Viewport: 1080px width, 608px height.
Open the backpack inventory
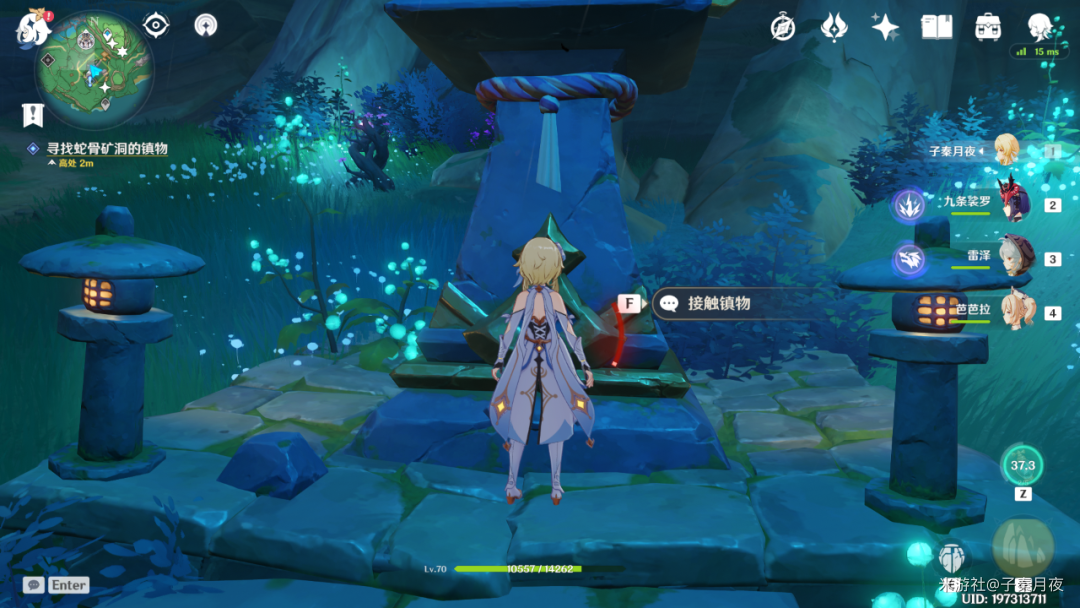[x=988, y=27]
